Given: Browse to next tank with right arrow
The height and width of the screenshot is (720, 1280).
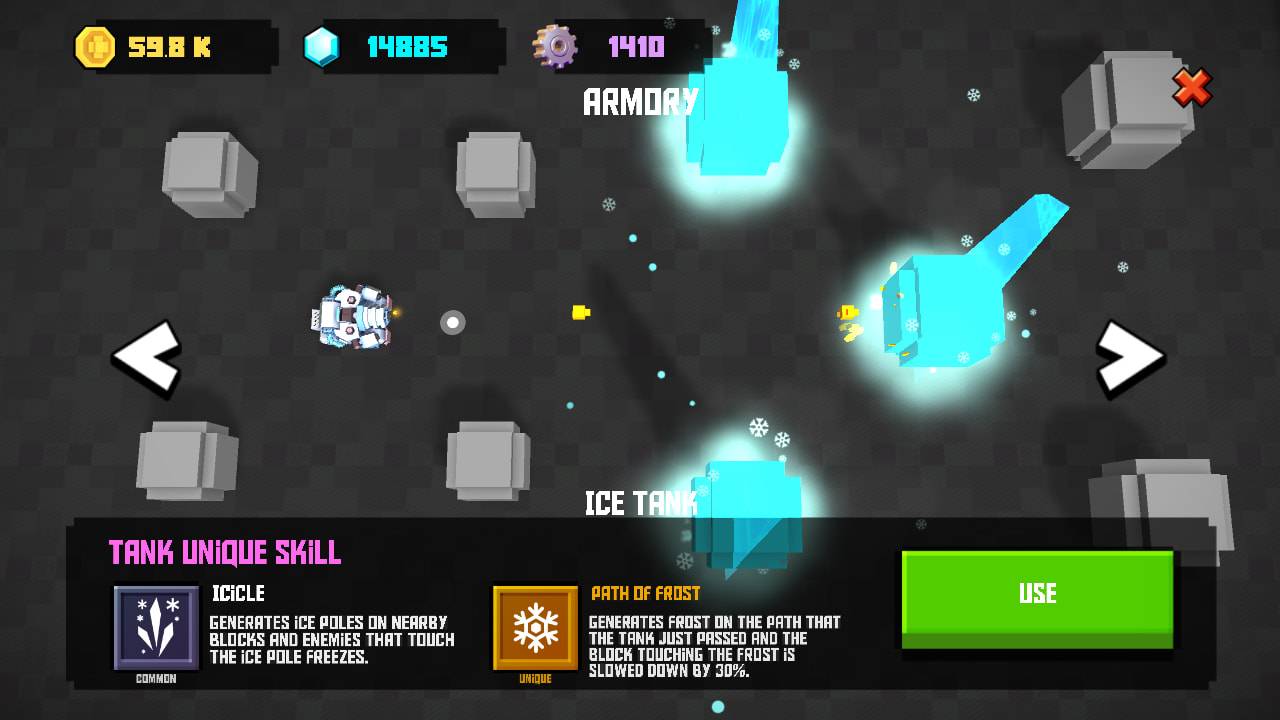Looking at the screenshot, I should click(x=1131, y=358).
